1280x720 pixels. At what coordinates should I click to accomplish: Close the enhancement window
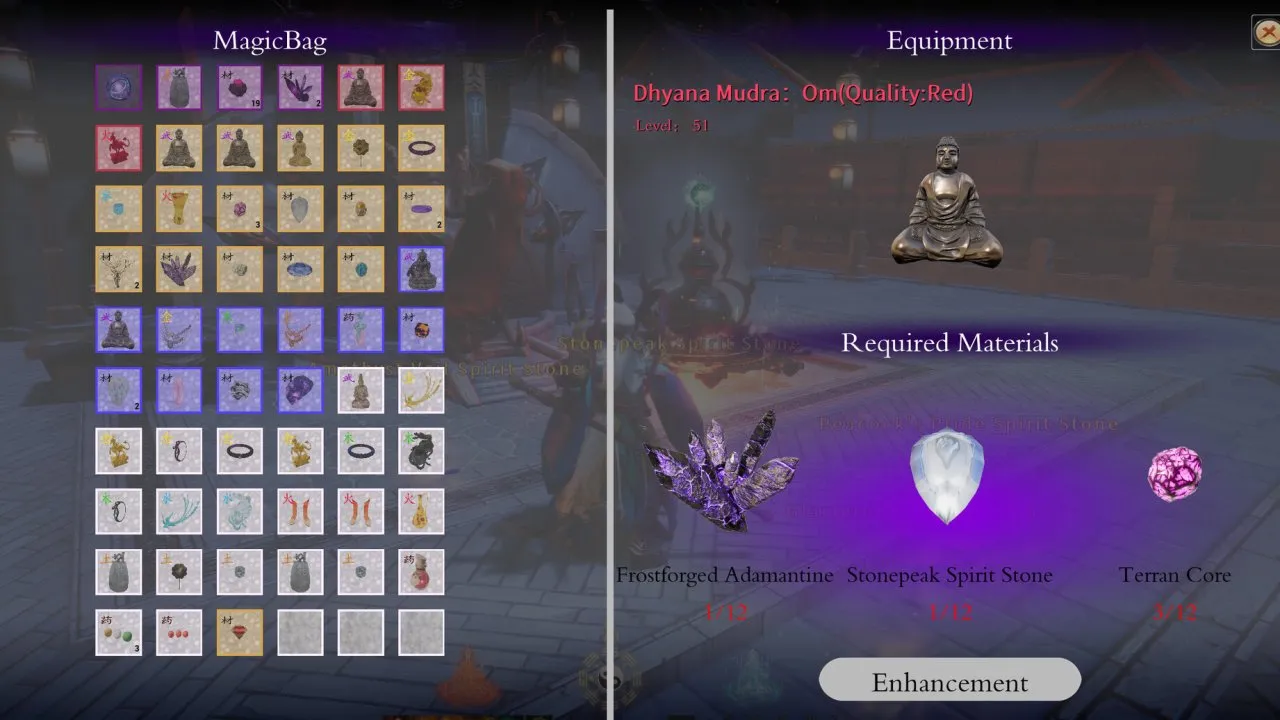1265,33
